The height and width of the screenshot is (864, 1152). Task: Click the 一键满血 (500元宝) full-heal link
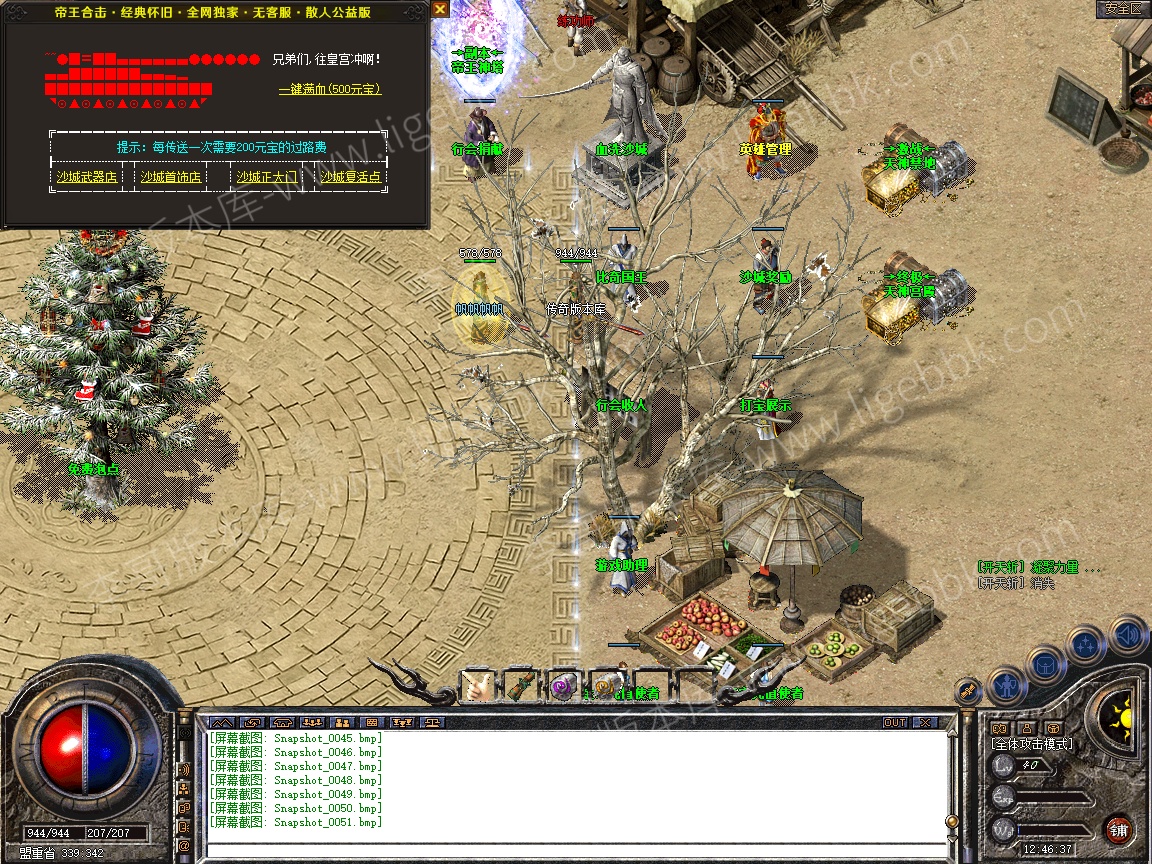(x=329, y=90)
